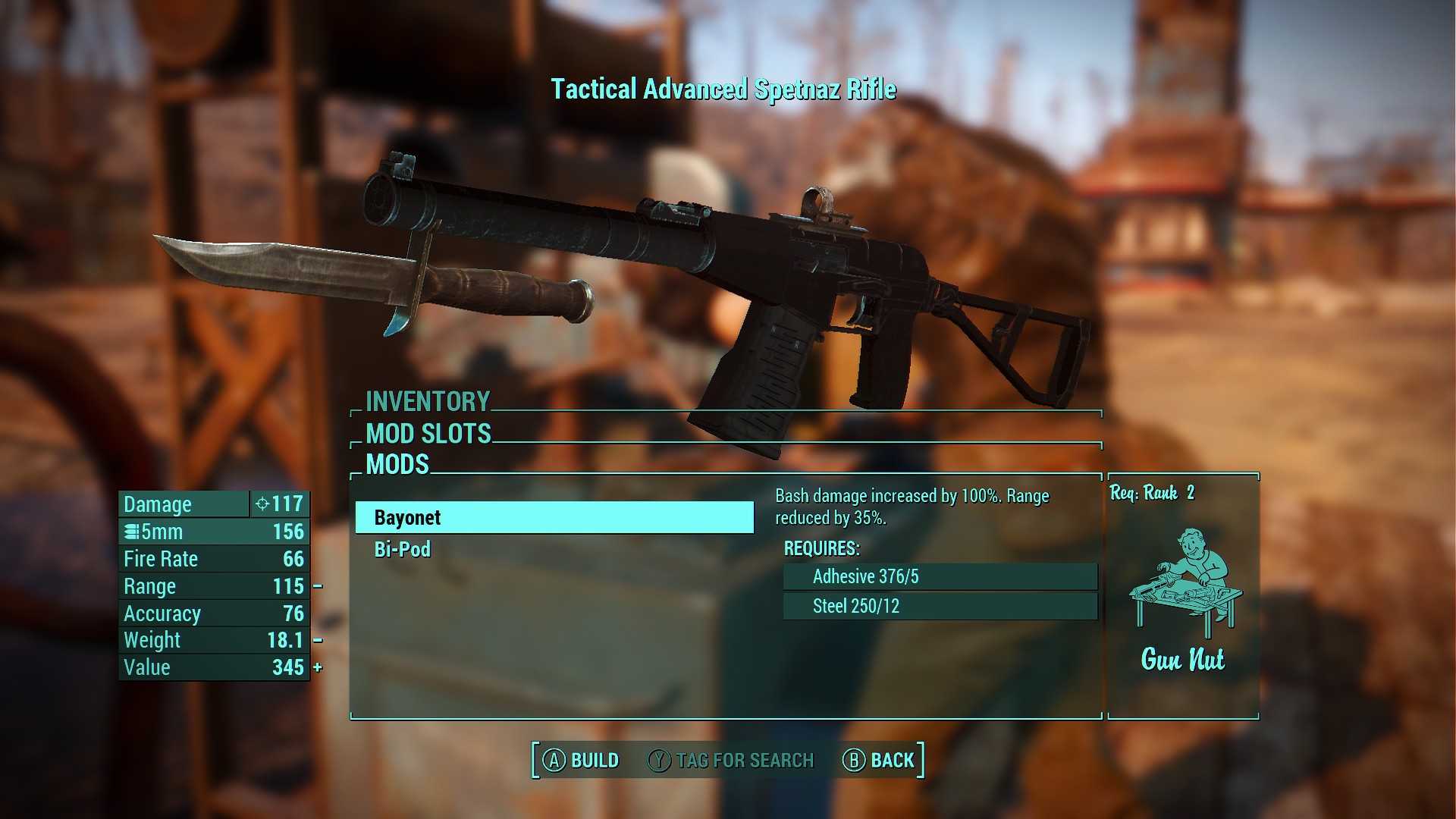Go back from the mods list
The height and width of the screenshot is (819, 1456).
click(x=879, y=761)
